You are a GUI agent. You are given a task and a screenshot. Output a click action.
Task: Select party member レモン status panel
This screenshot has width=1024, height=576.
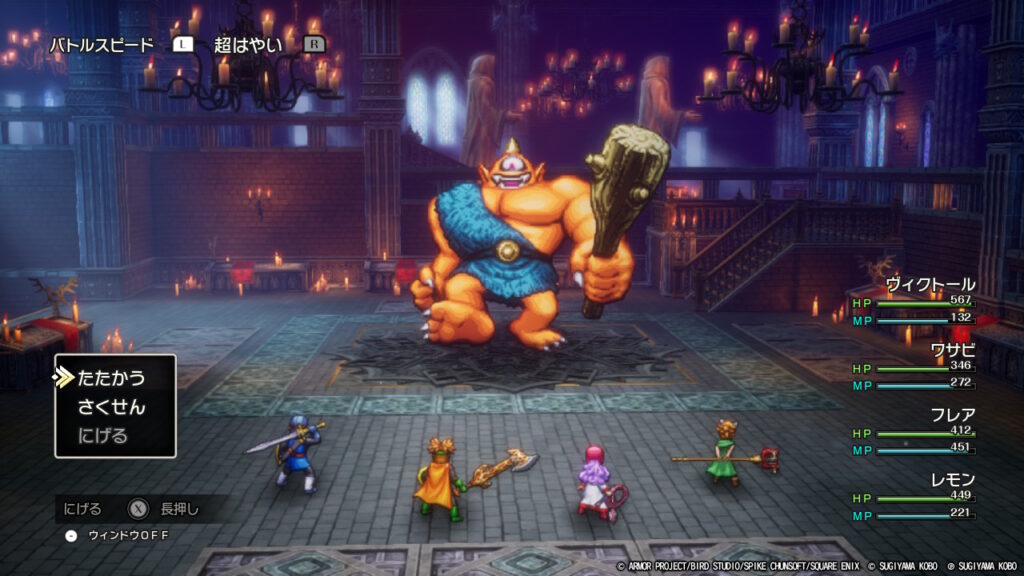click(913, 497)
